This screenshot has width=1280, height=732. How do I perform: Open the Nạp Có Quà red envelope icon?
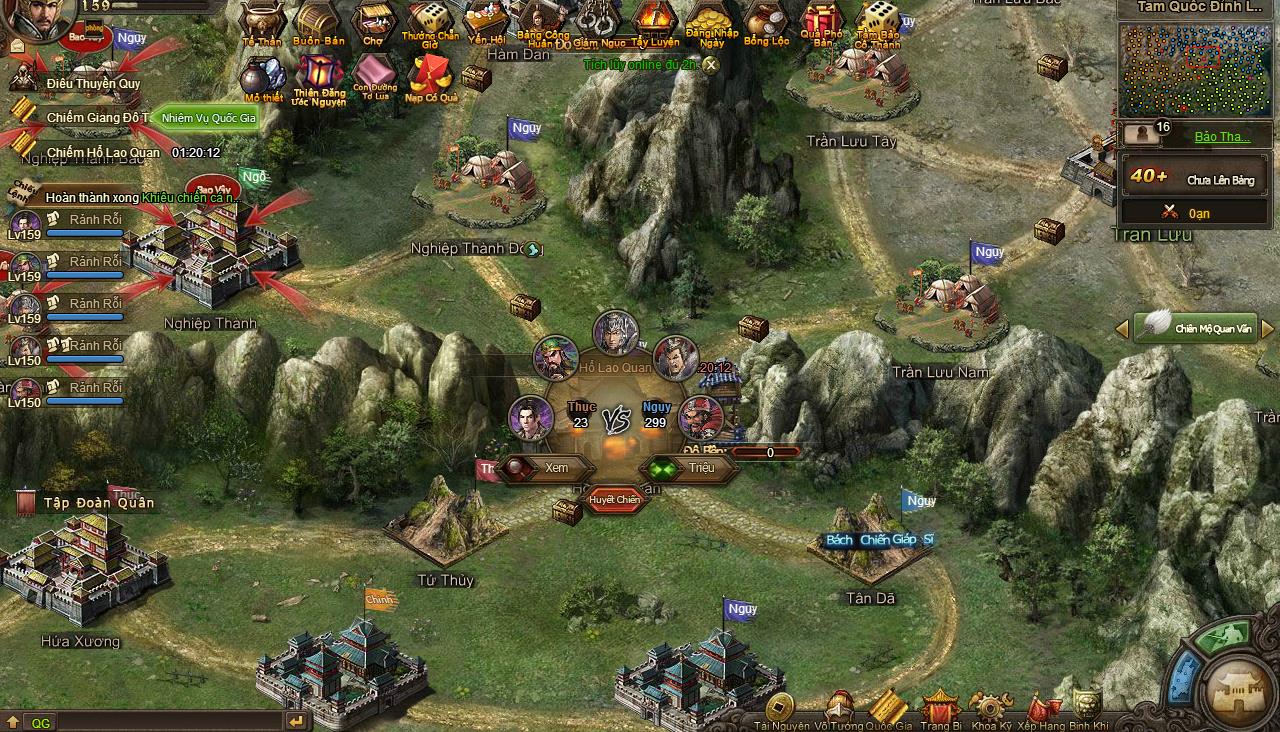[430, 75]
